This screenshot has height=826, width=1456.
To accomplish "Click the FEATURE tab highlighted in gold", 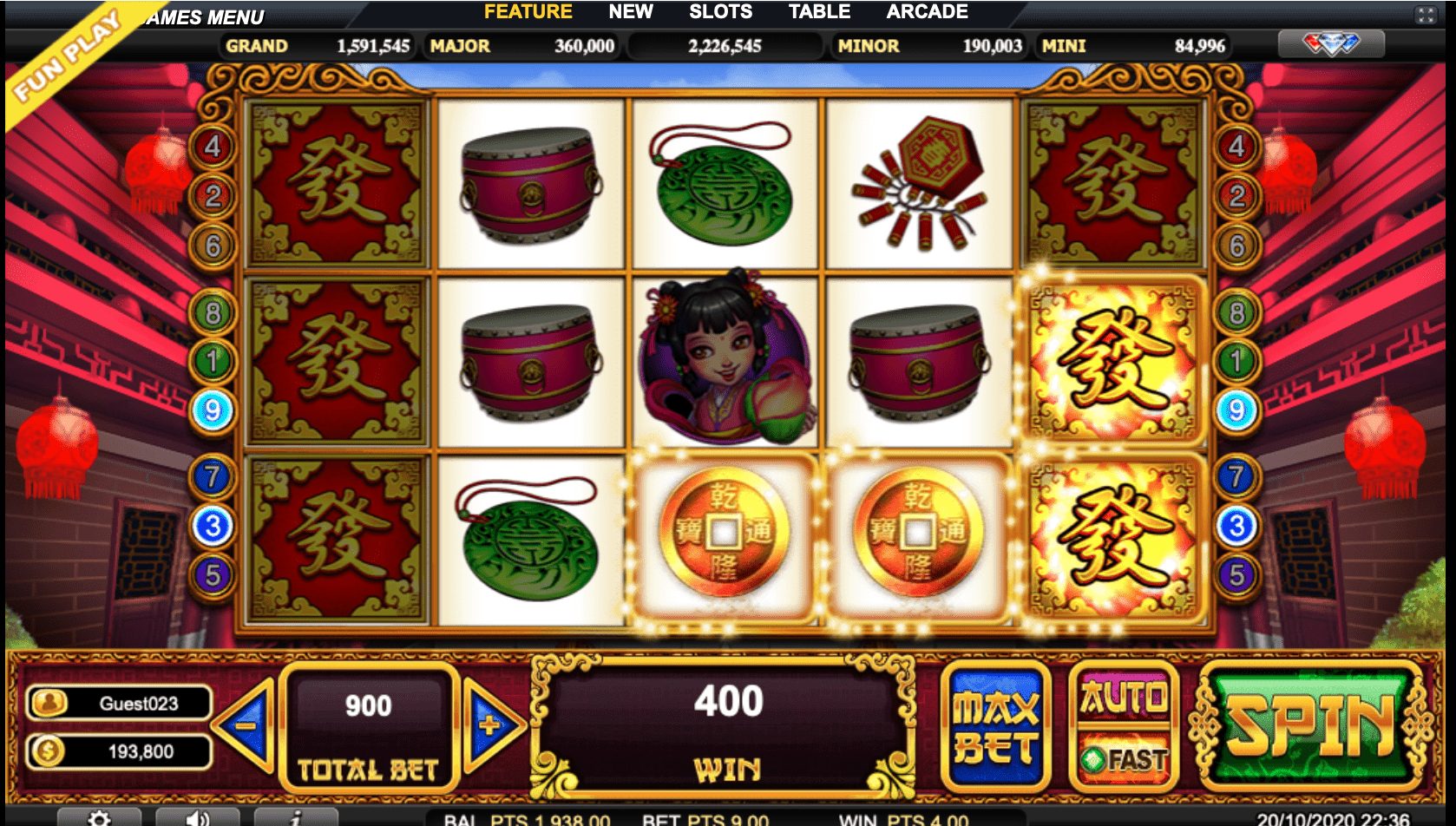I will (530, 12).
